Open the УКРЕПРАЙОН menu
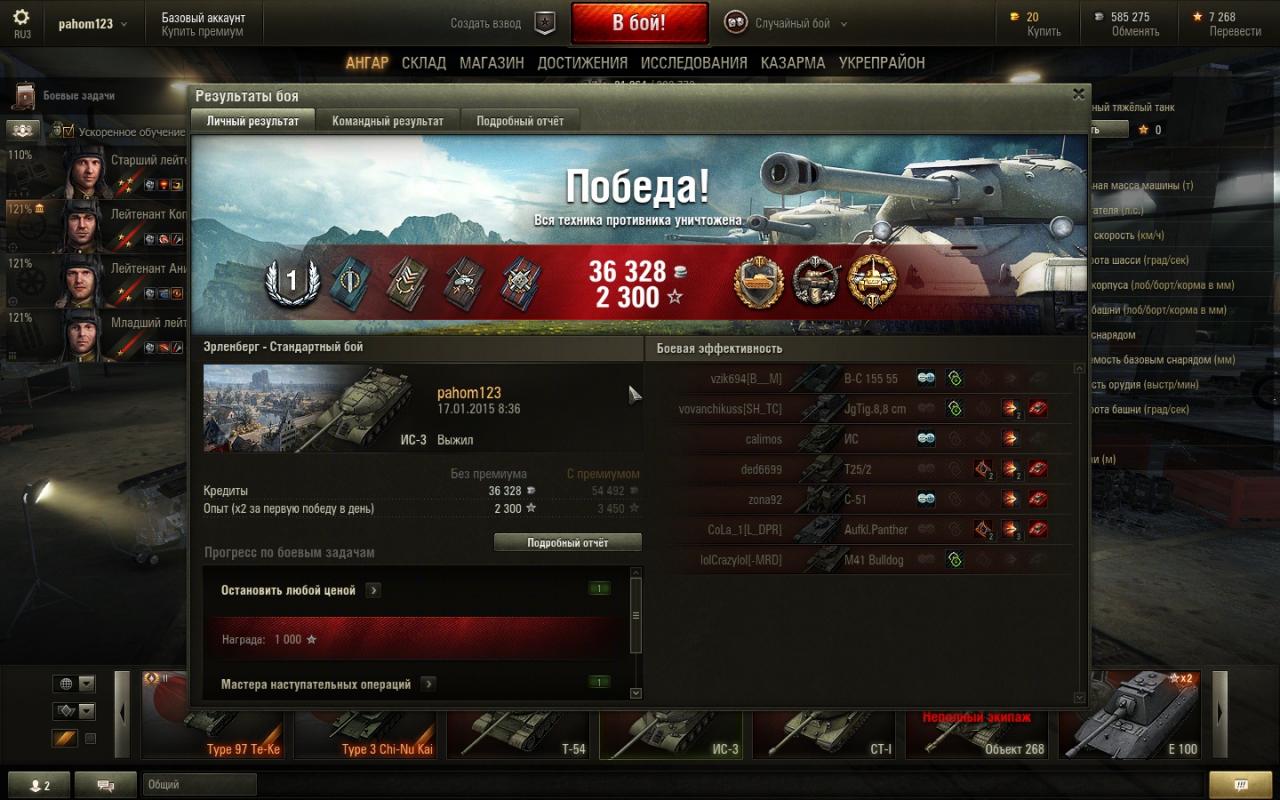 (x=882, y=63)
